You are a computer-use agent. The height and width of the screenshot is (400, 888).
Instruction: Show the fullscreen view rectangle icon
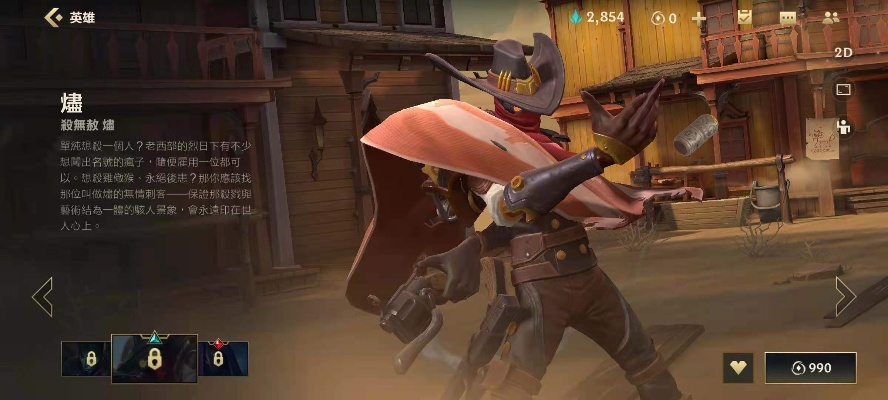(x=842, y=90)
